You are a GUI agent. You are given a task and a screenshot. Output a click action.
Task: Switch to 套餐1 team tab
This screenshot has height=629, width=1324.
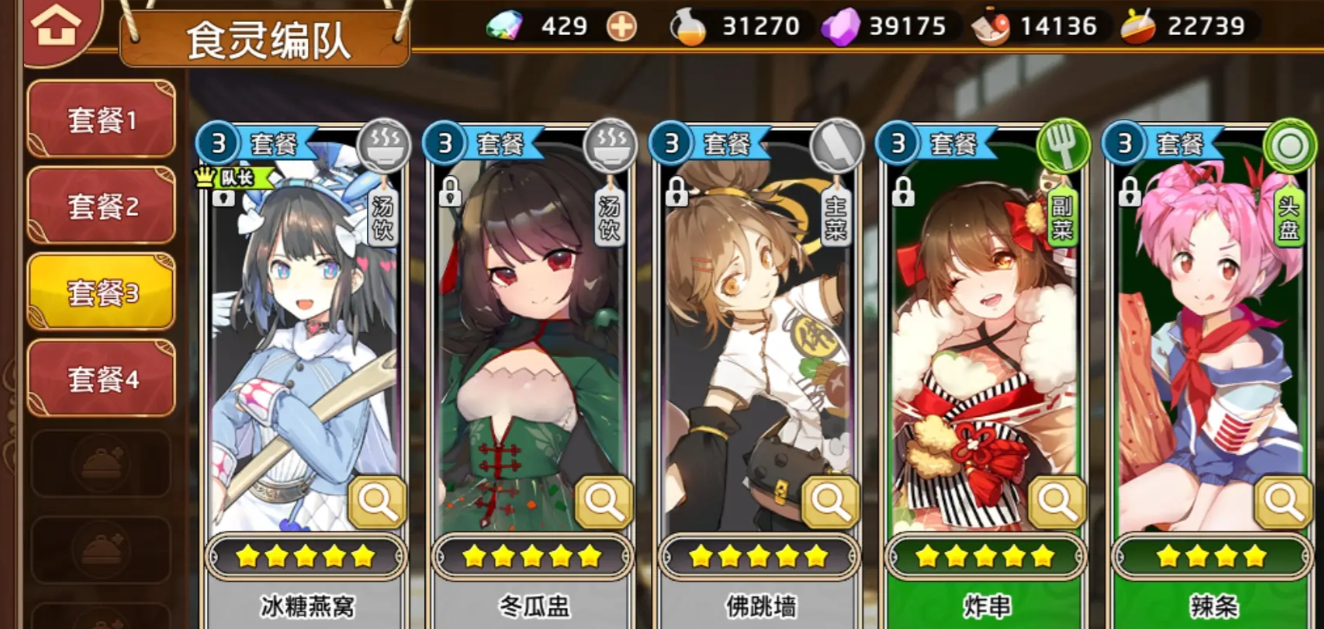tap(101, 120)
